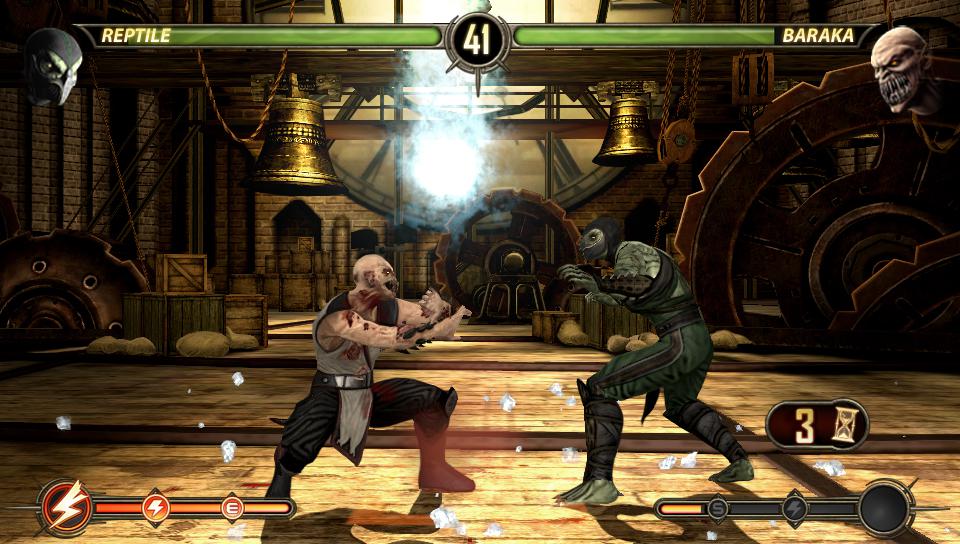960x544 pixels.
Task: Click the small lightning marker on left meter
Action: 156,507
